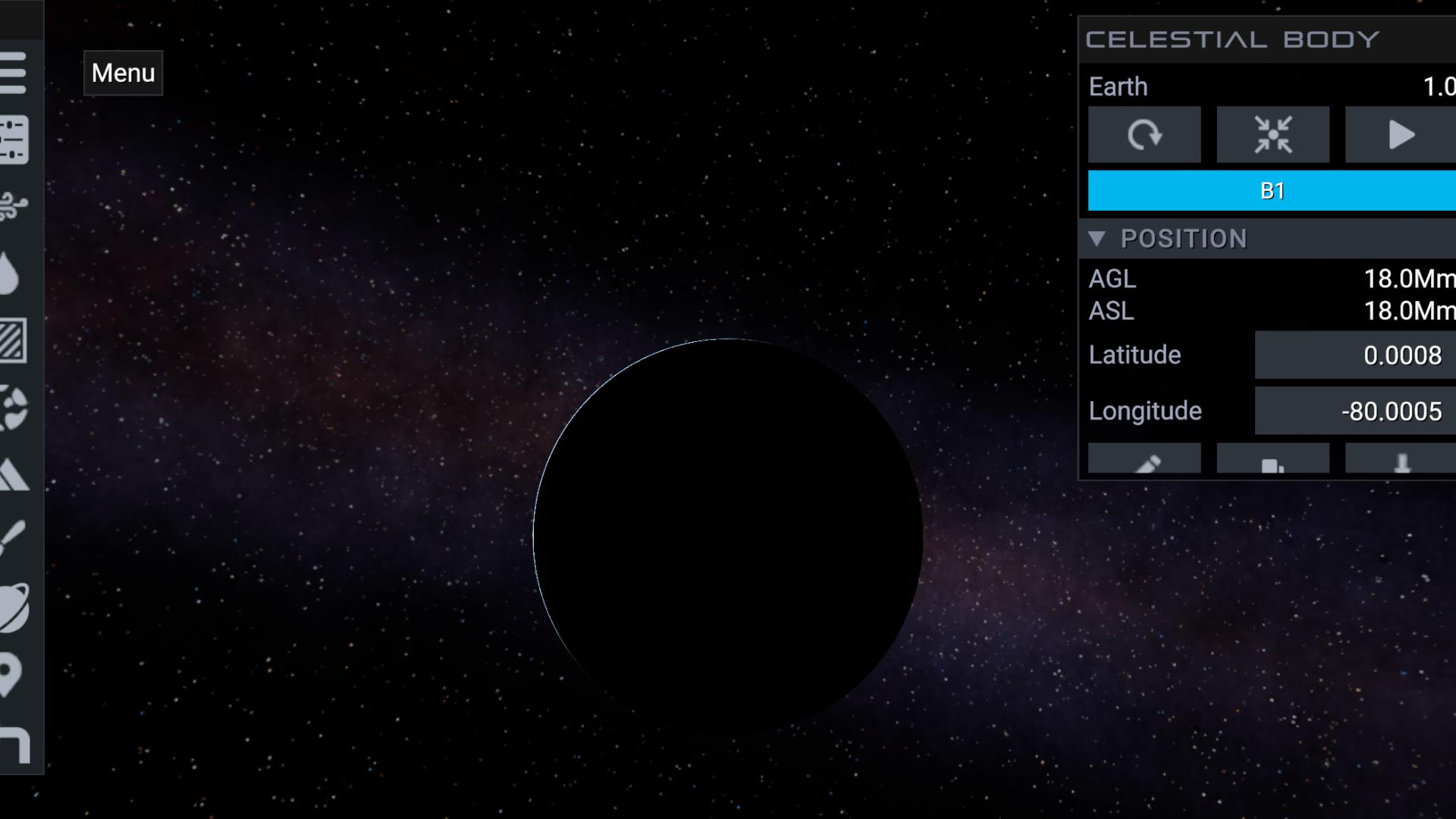The width and height of the screenshot is (1456, 819).
Task: Open the sliders settings panel icon
Action: 14,140
